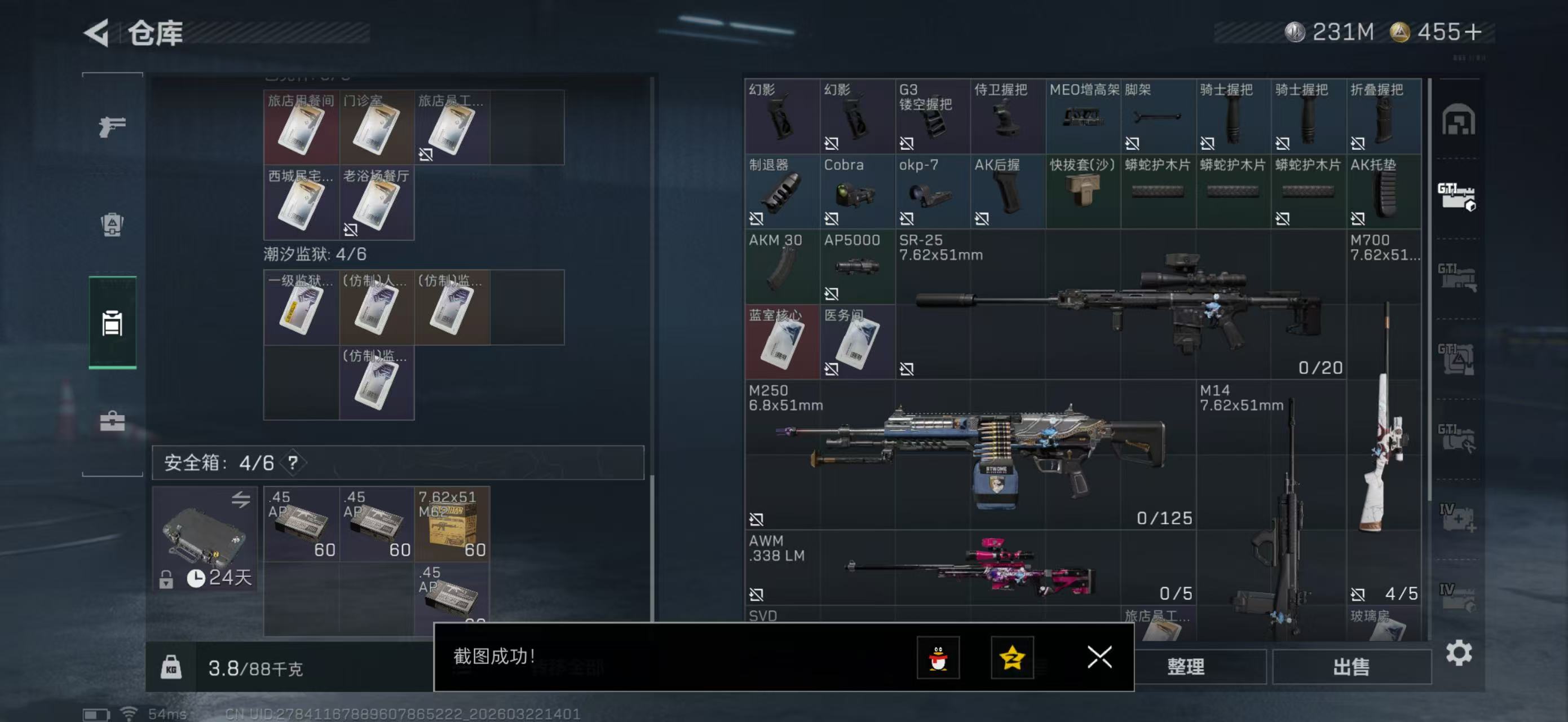Image resolution: width=1568 pixels, height=722 pixels.
Task: Sort stash with the 整理 button
Action: [1185, 667]
